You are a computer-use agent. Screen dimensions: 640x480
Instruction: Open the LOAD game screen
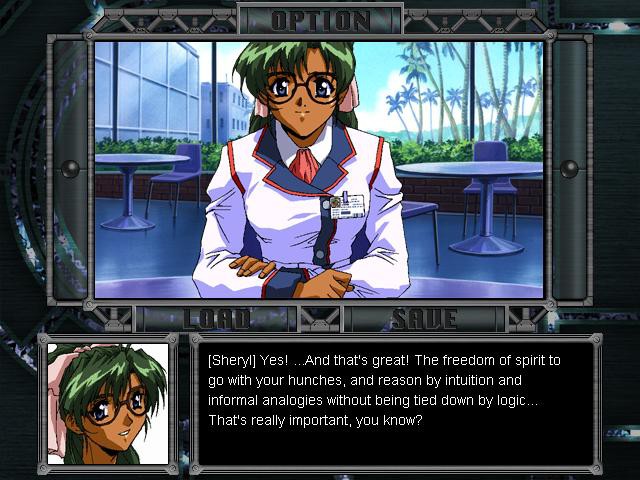point(216,319)
